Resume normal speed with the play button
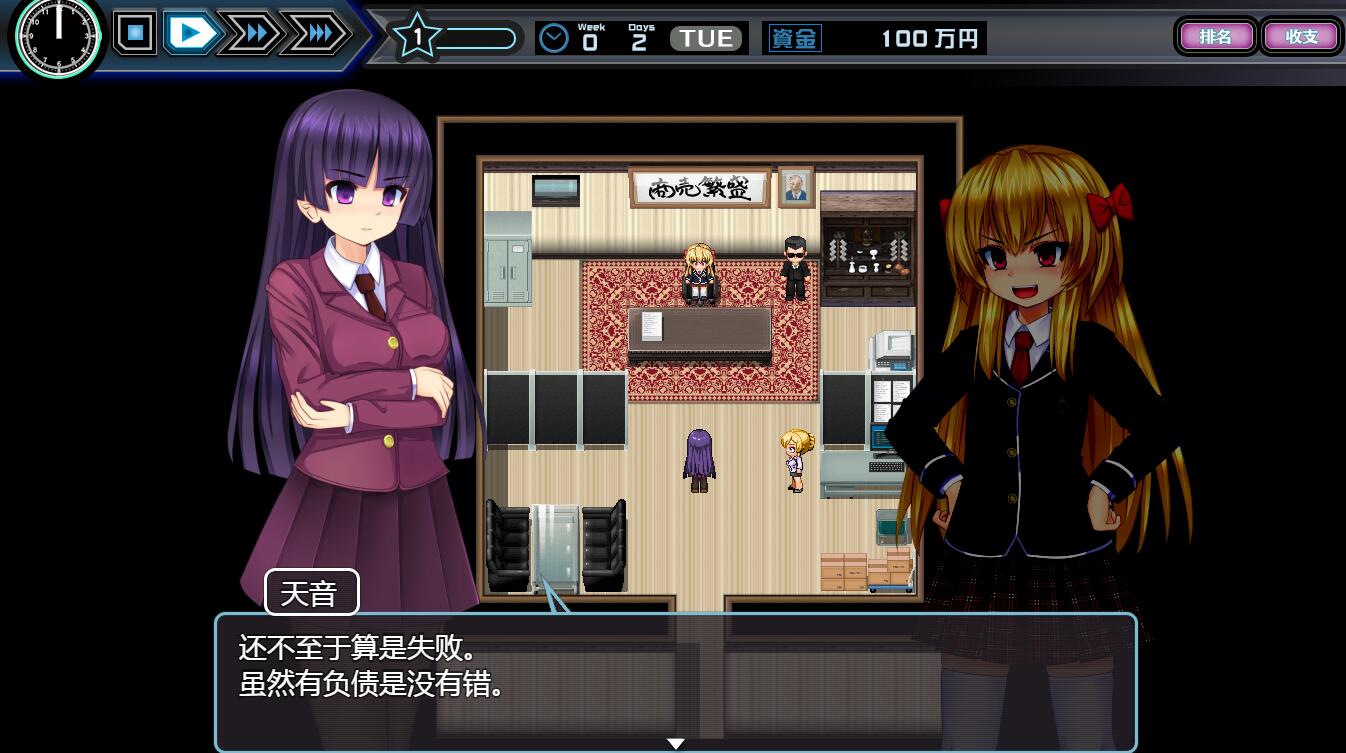Viewport: 1346px width, 753px height. [191, 31]
